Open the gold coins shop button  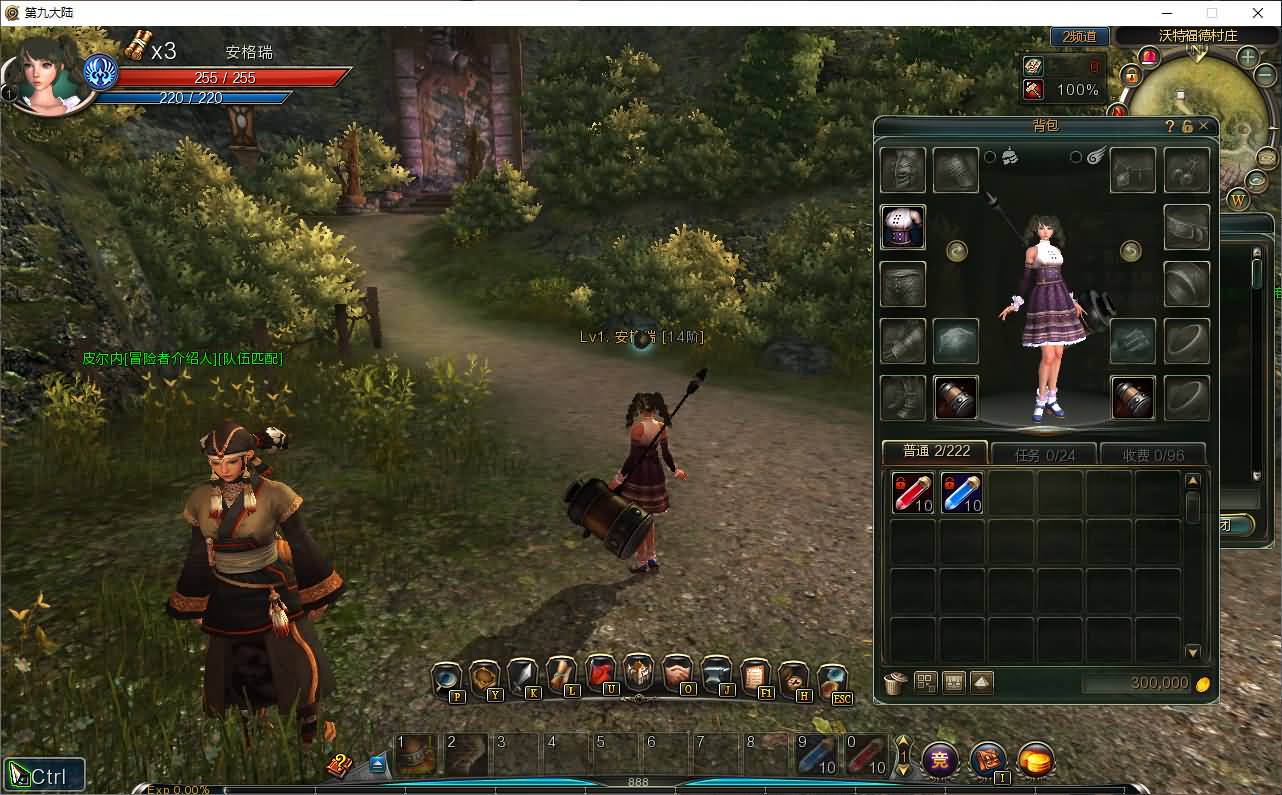pyautogui.click(x=1037, y=761)
